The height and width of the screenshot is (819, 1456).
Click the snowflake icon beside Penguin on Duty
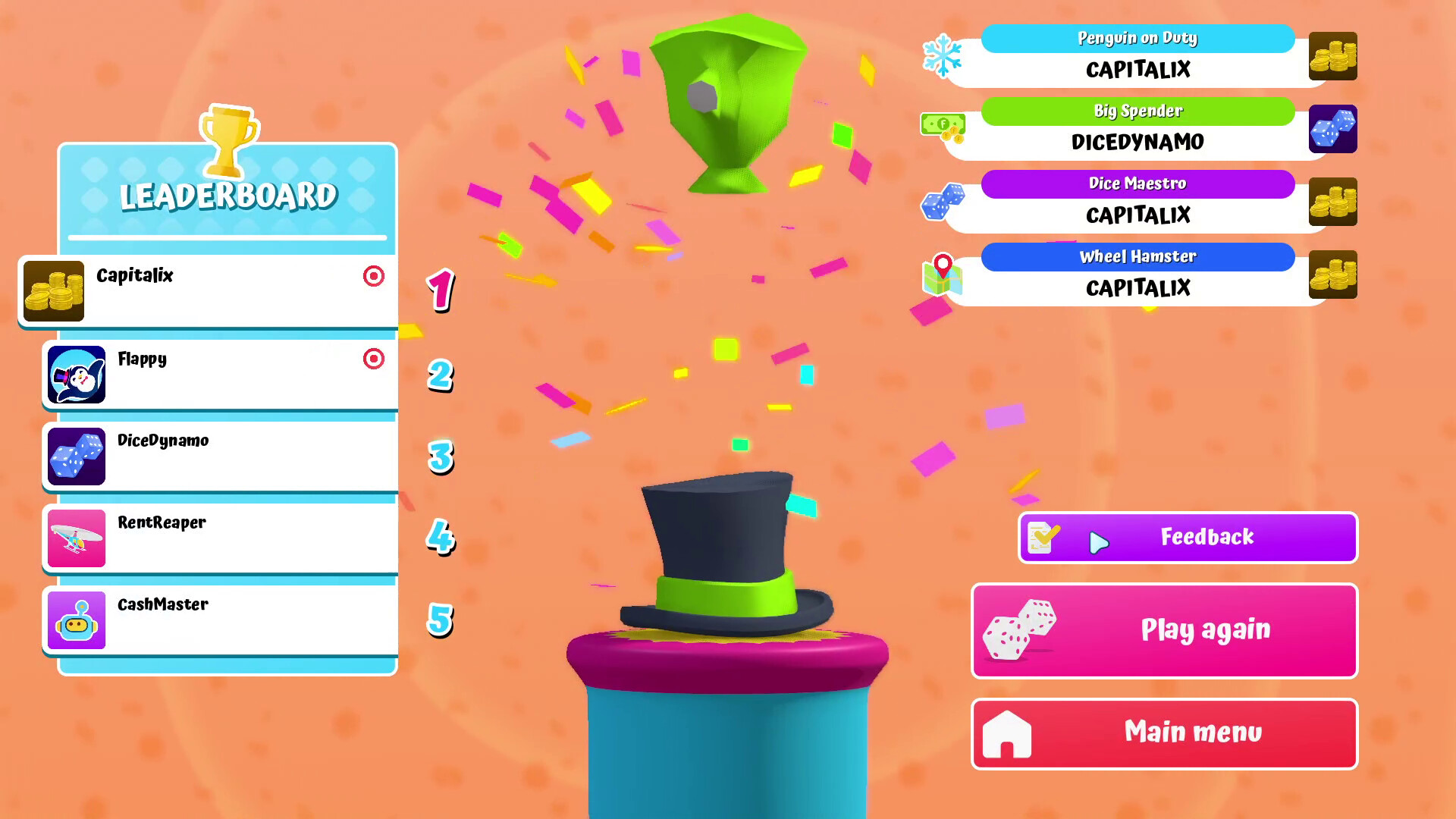tap(943, 55)
